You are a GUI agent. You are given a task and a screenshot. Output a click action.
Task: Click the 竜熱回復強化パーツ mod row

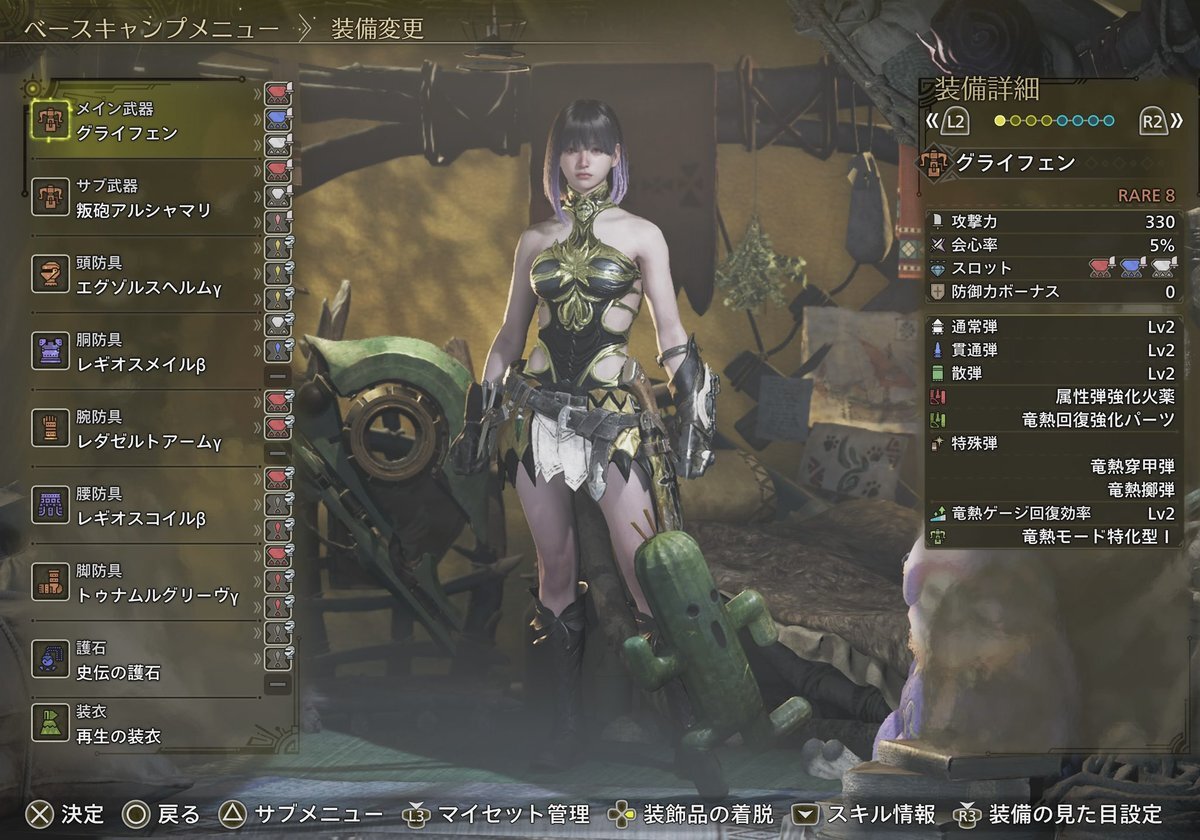1055,420
